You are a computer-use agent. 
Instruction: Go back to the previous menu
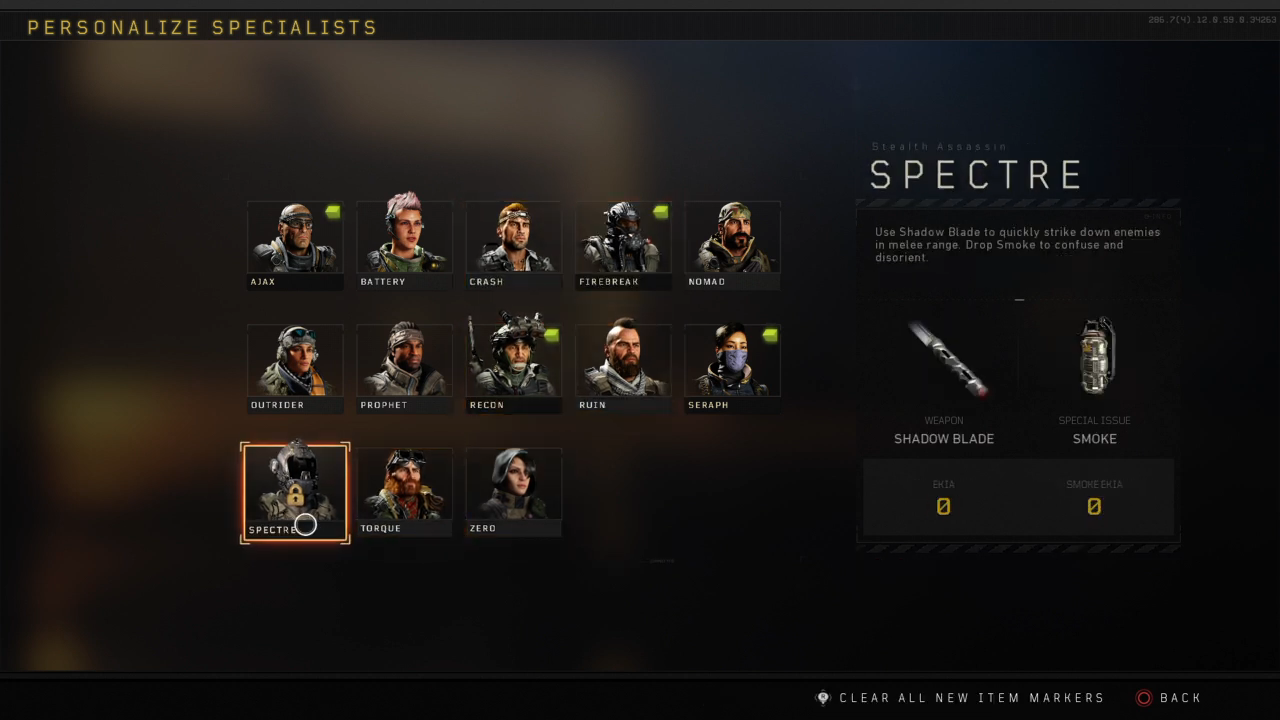[1169, 698]
